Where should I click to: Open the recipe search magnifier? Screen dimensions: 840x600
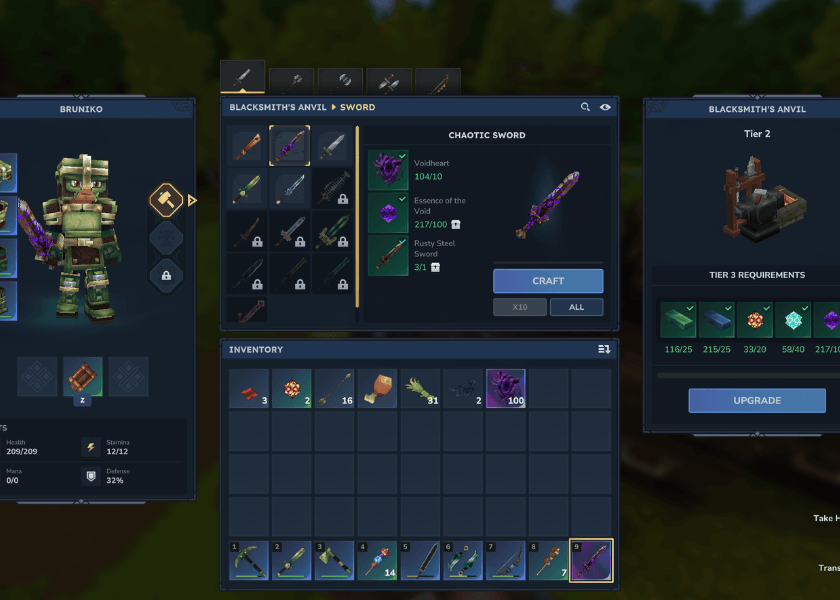point(586,107)
